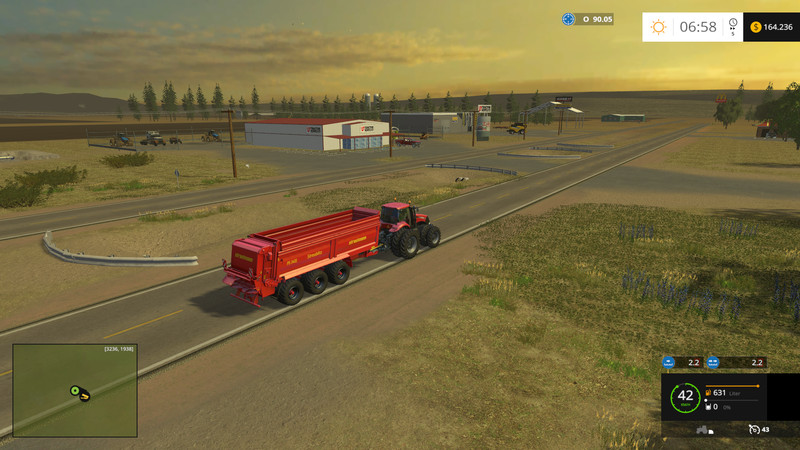This screenshot has width=800, height=450.
Task: Open the minimap in the corner
Action: pos(75,390)
